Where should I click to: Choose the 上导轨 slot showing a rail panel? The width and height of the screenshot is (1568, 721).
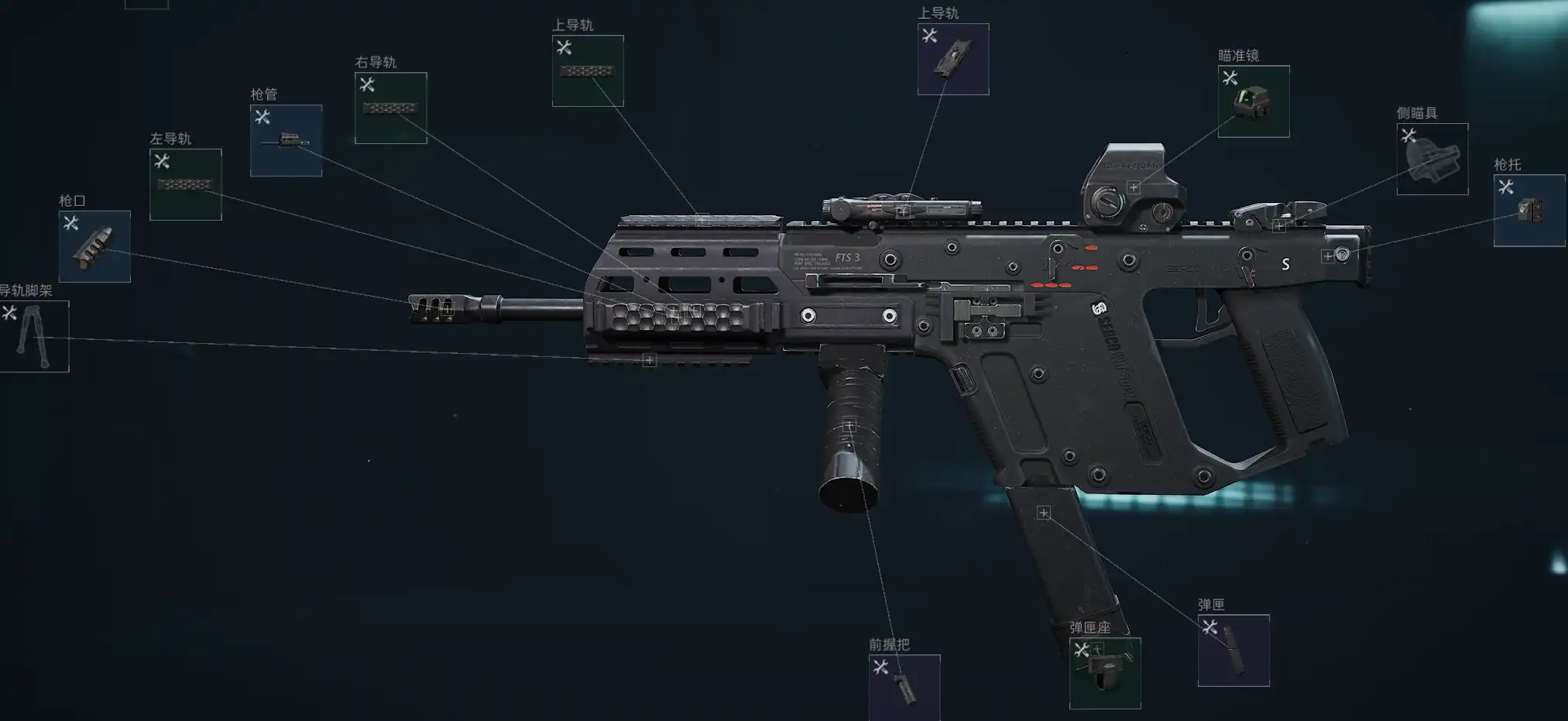587,70
